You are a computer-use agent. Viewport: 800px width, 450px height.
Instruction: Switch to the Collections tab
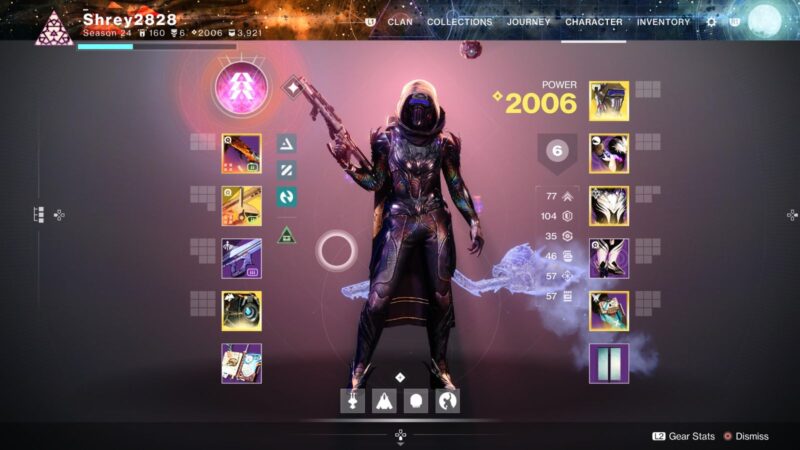(460, 22)
